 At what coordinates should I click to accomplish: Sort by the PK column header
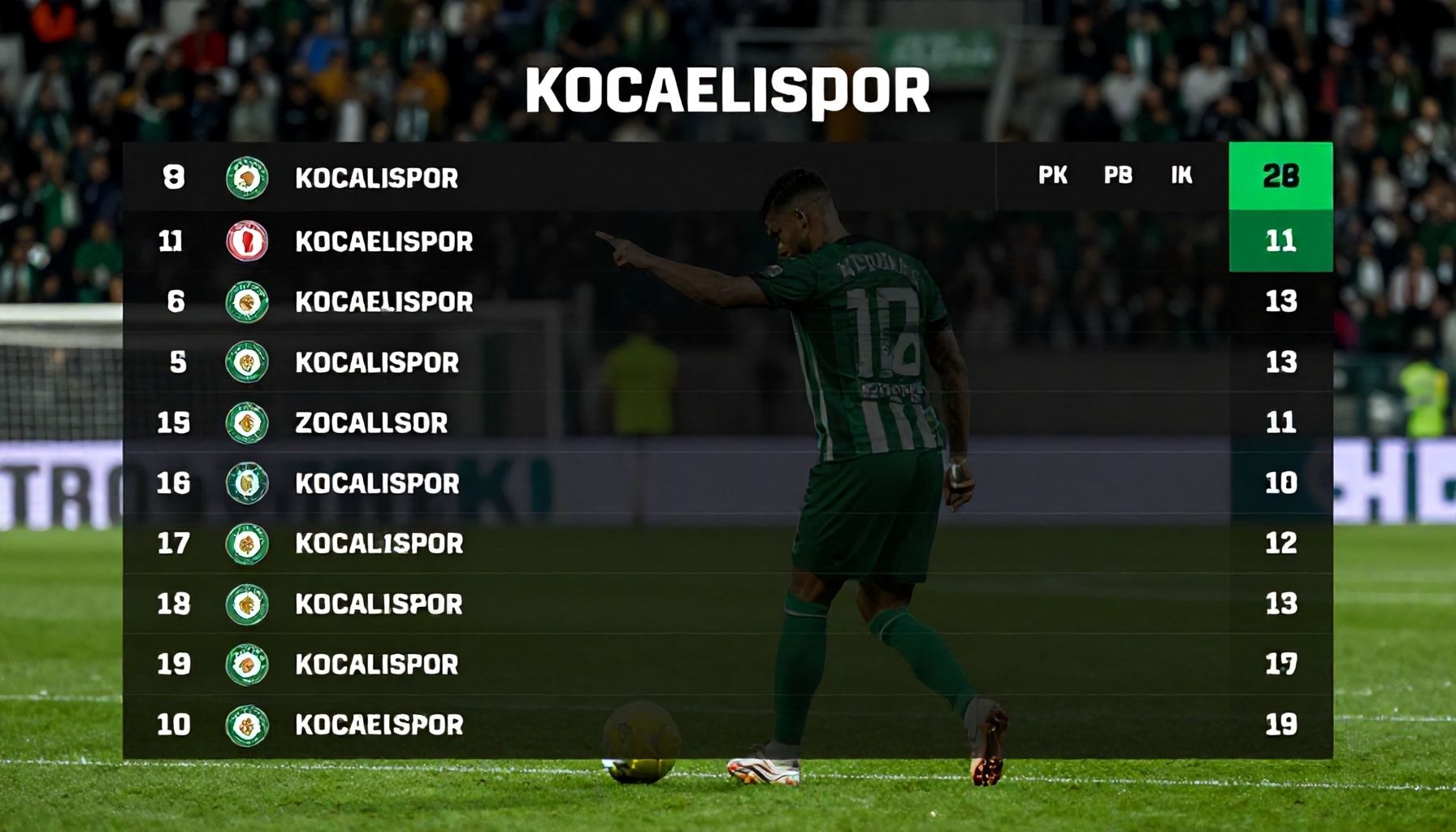(x=1053, y=175)
